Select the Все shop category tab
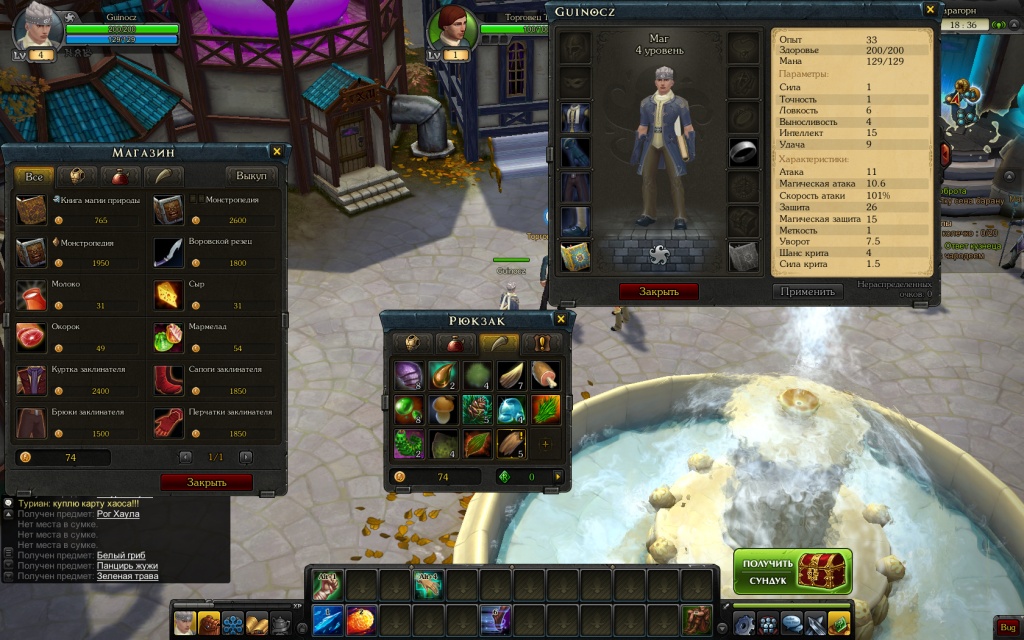Screen dimensions: 1024x640 pyautogui.click(x=34, y=177)
